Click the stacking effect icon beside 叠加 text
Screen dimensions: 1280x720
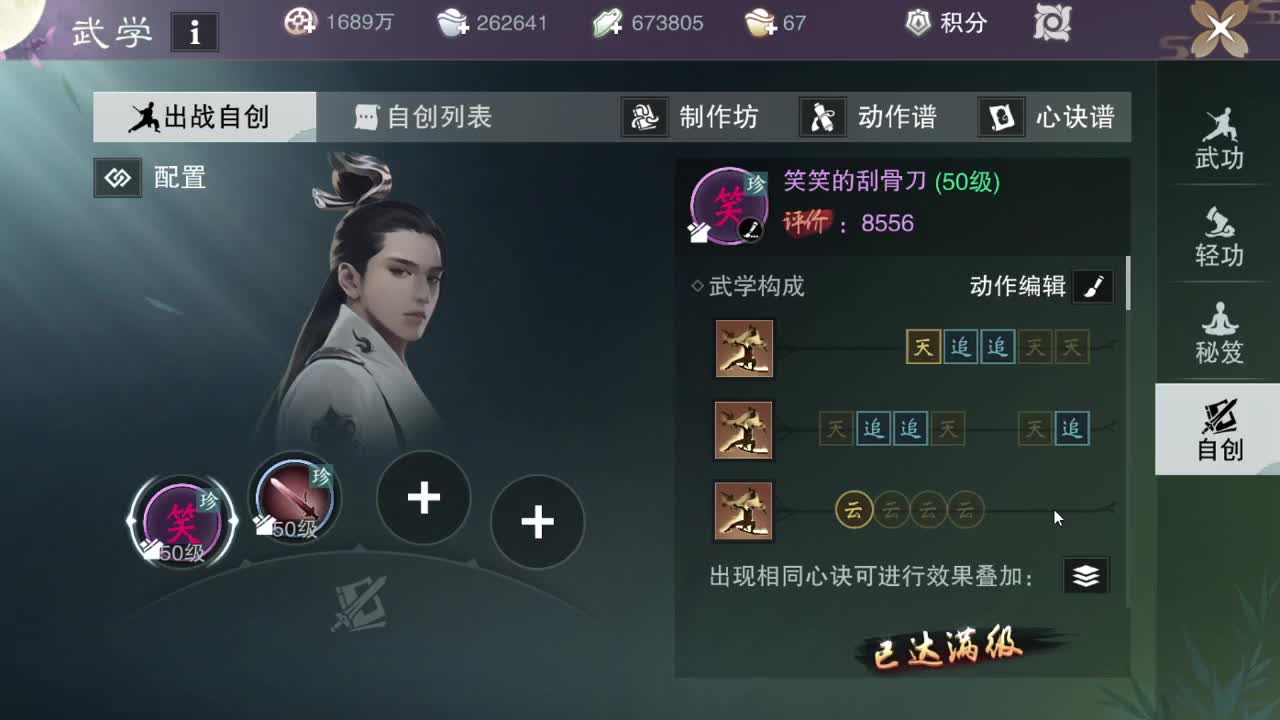(1086, 575)
